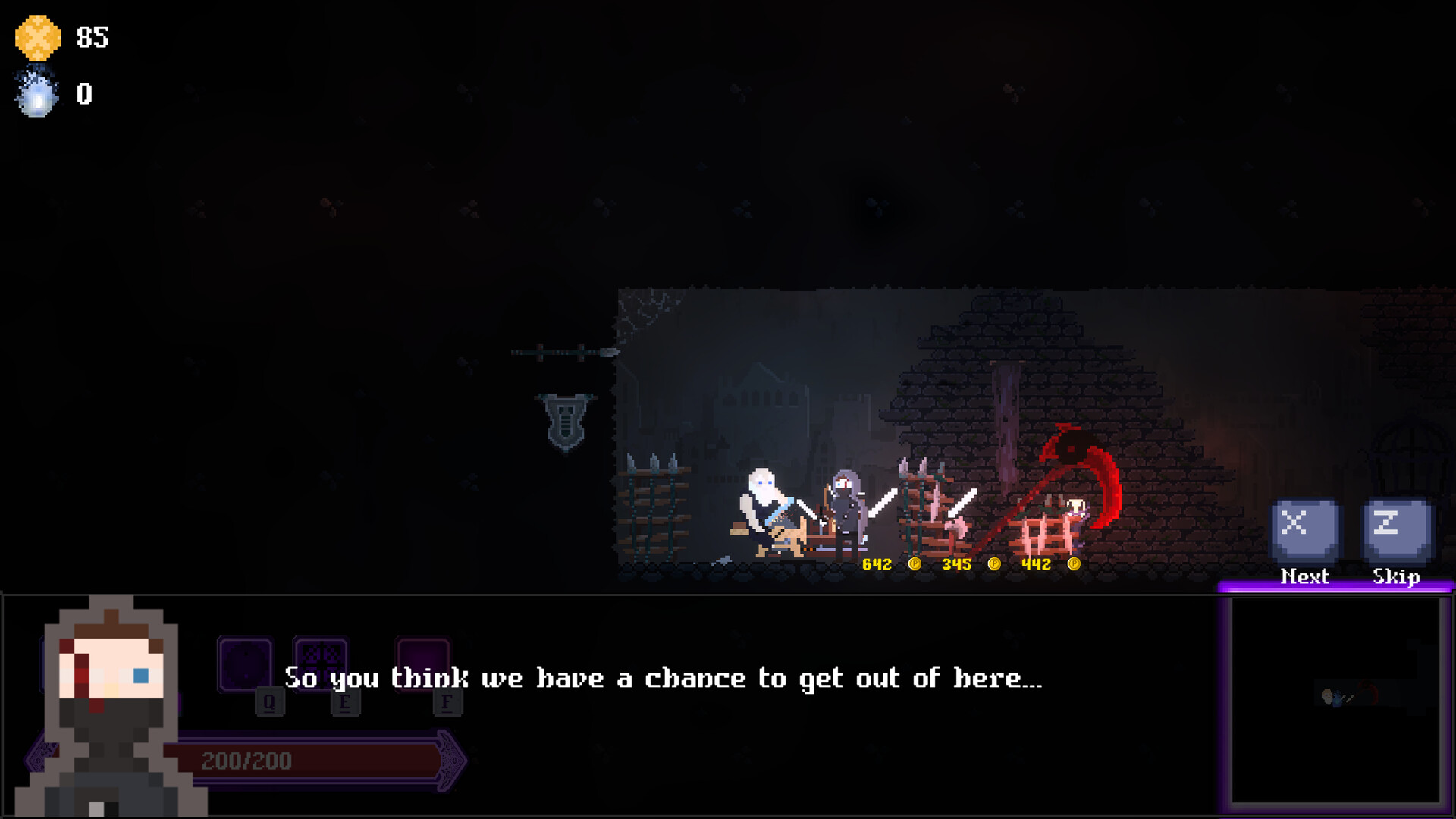Click the gold coin currency icon

click(37, 38)
